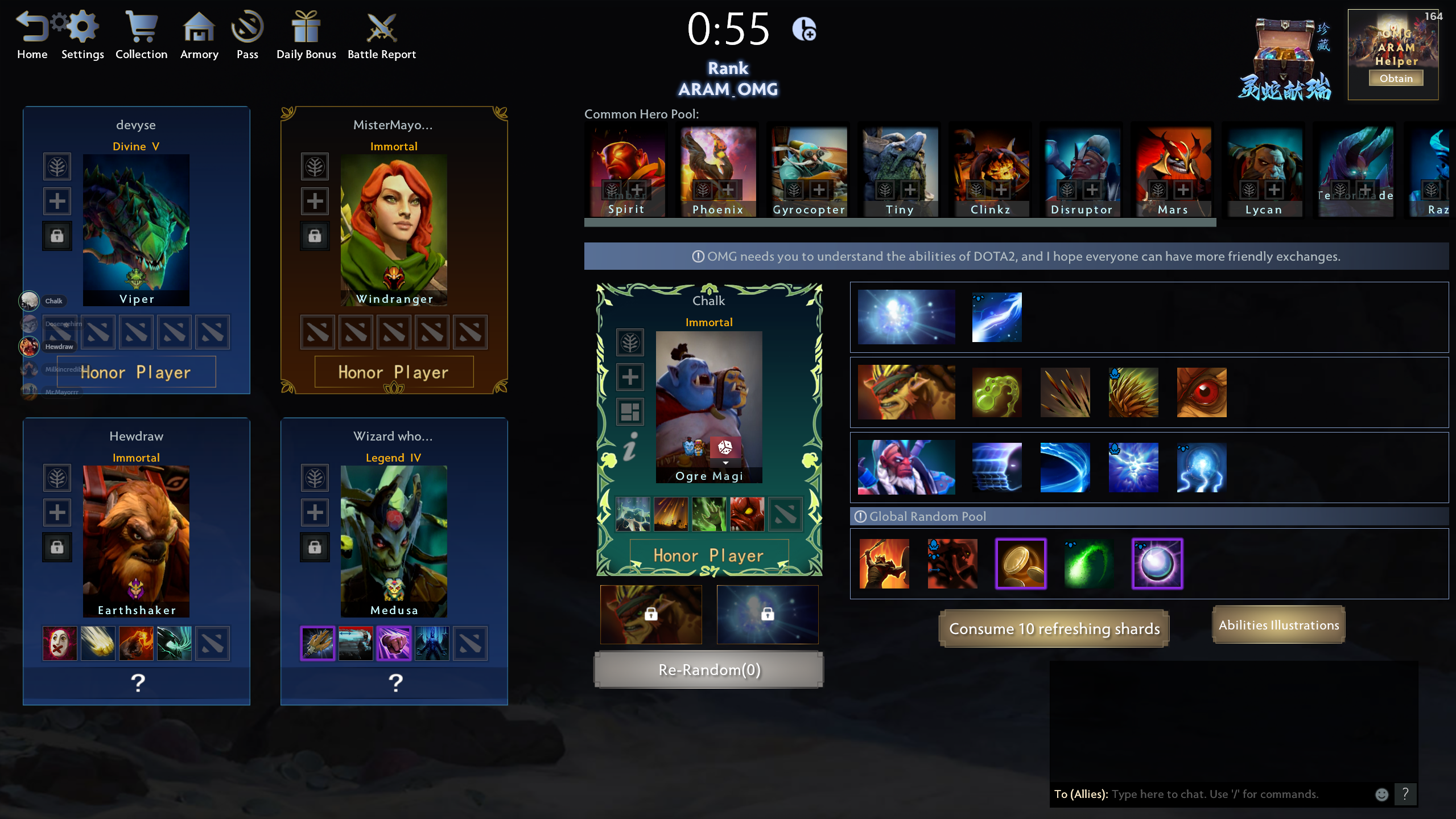Go back to the Home screen

tap(32, 35)
